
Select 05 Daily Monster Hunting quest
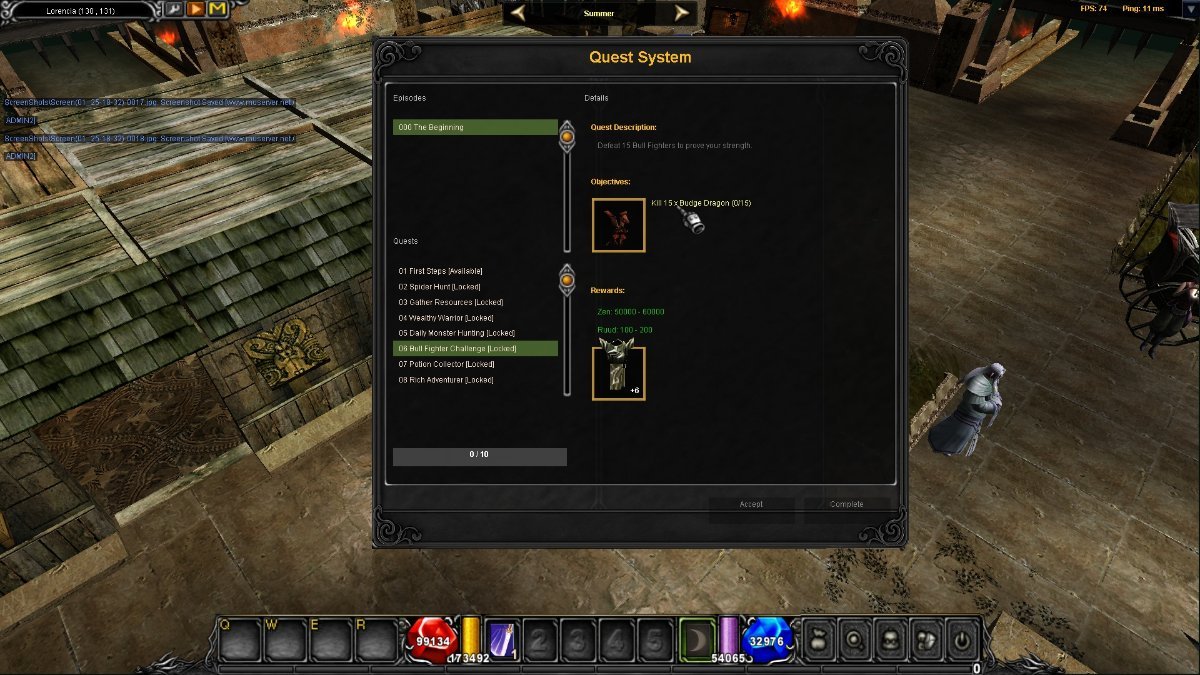click(456, 333)
